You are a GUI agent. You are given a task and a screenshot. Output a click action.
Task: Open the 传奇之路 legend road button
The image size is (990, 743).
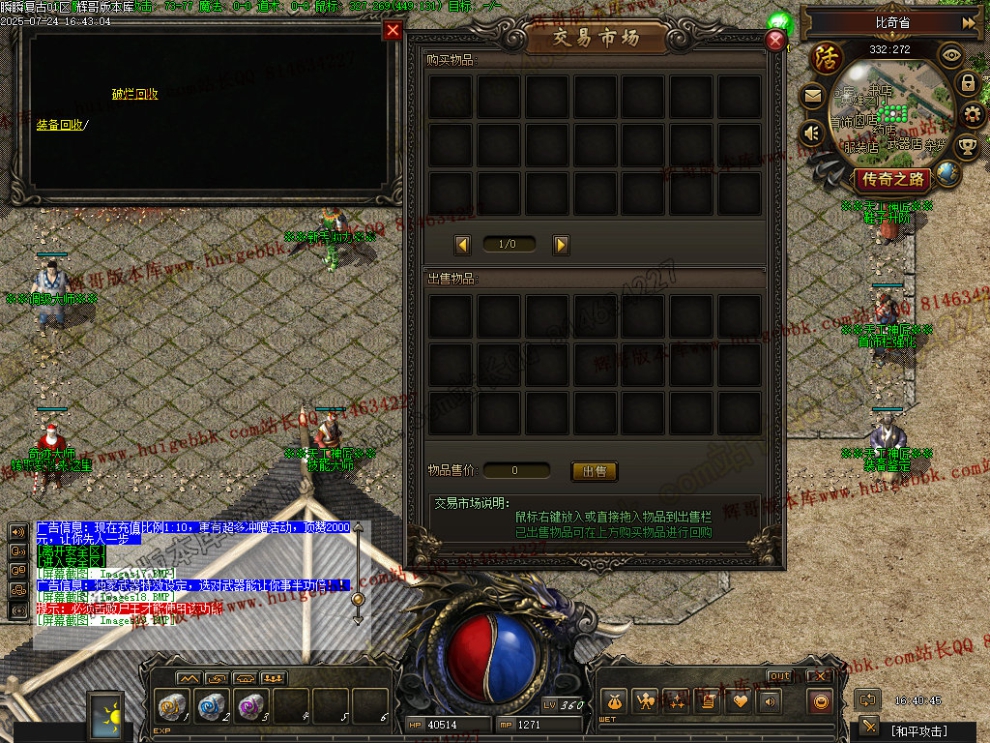(894, 180)
